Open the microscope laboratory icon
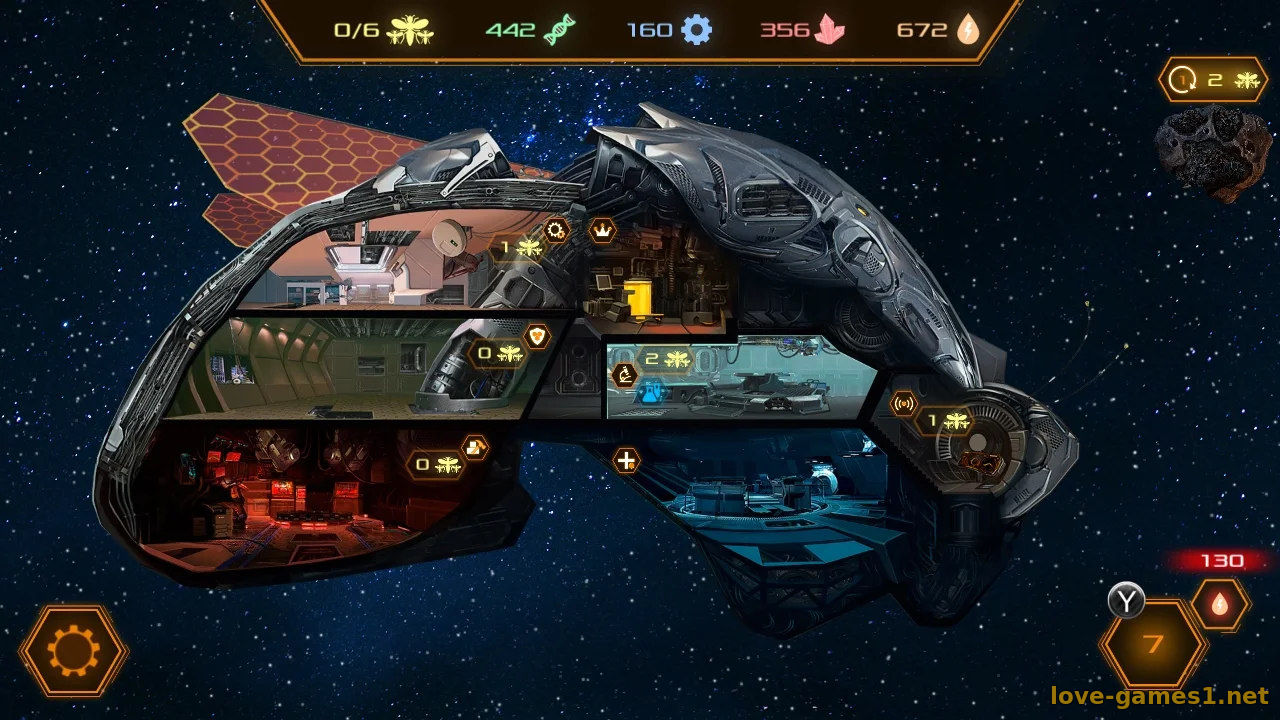This screenshot has width=1280, height=720. pyautogui.click(x=625, y=376)
